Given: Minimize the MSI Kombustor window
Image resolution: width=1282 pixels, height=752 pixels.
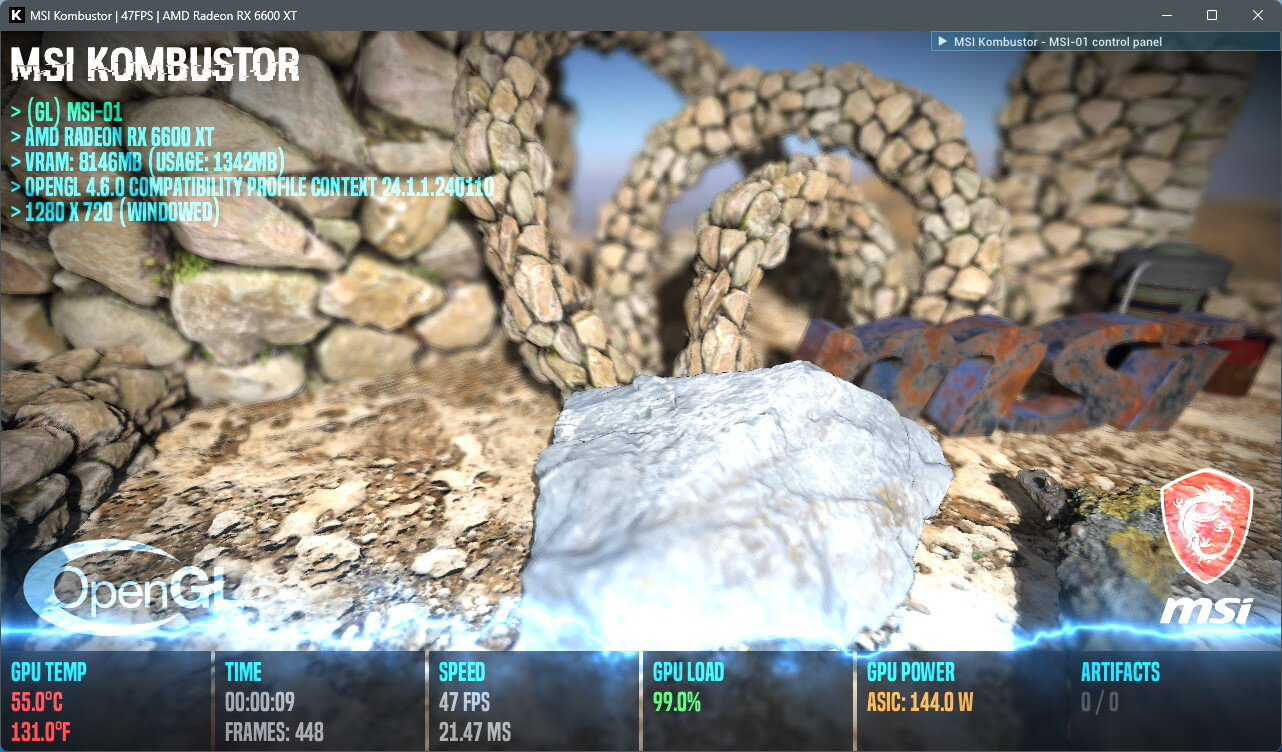Looking at the screenshot, I should (x=1166, y=15).
